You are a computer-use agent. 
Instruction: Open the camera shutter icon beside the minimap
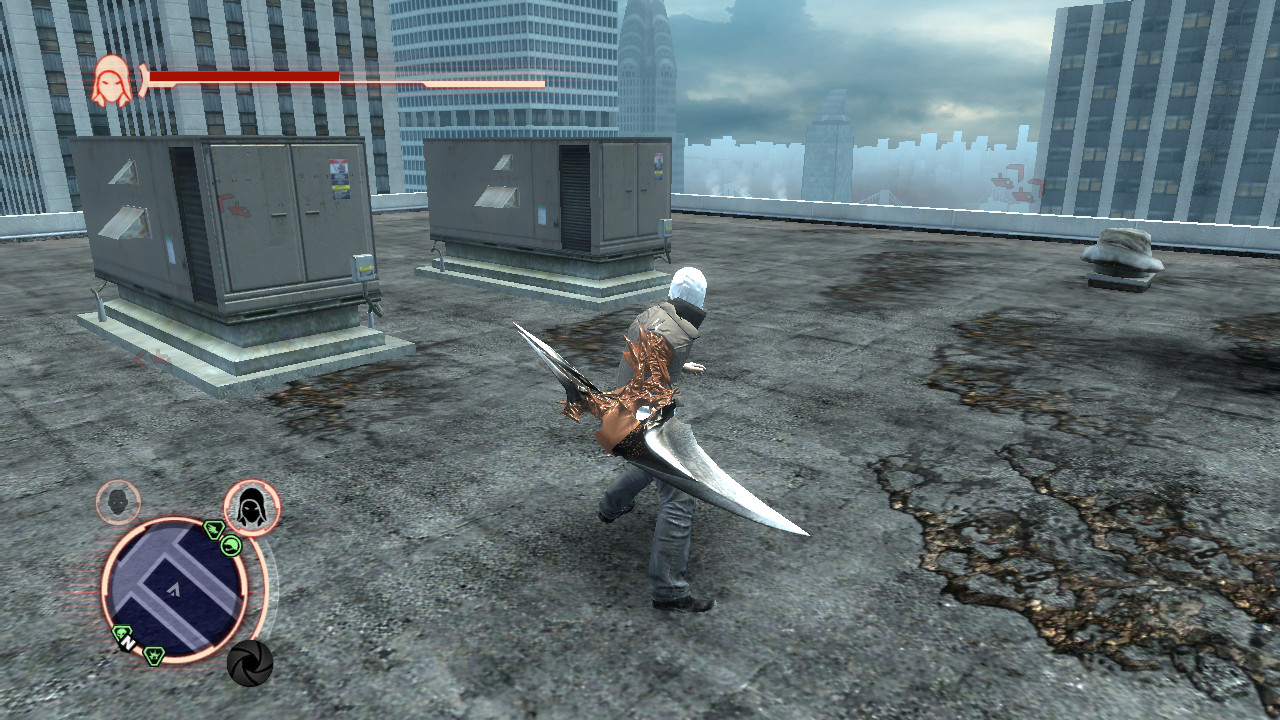[x=251, y=663]
